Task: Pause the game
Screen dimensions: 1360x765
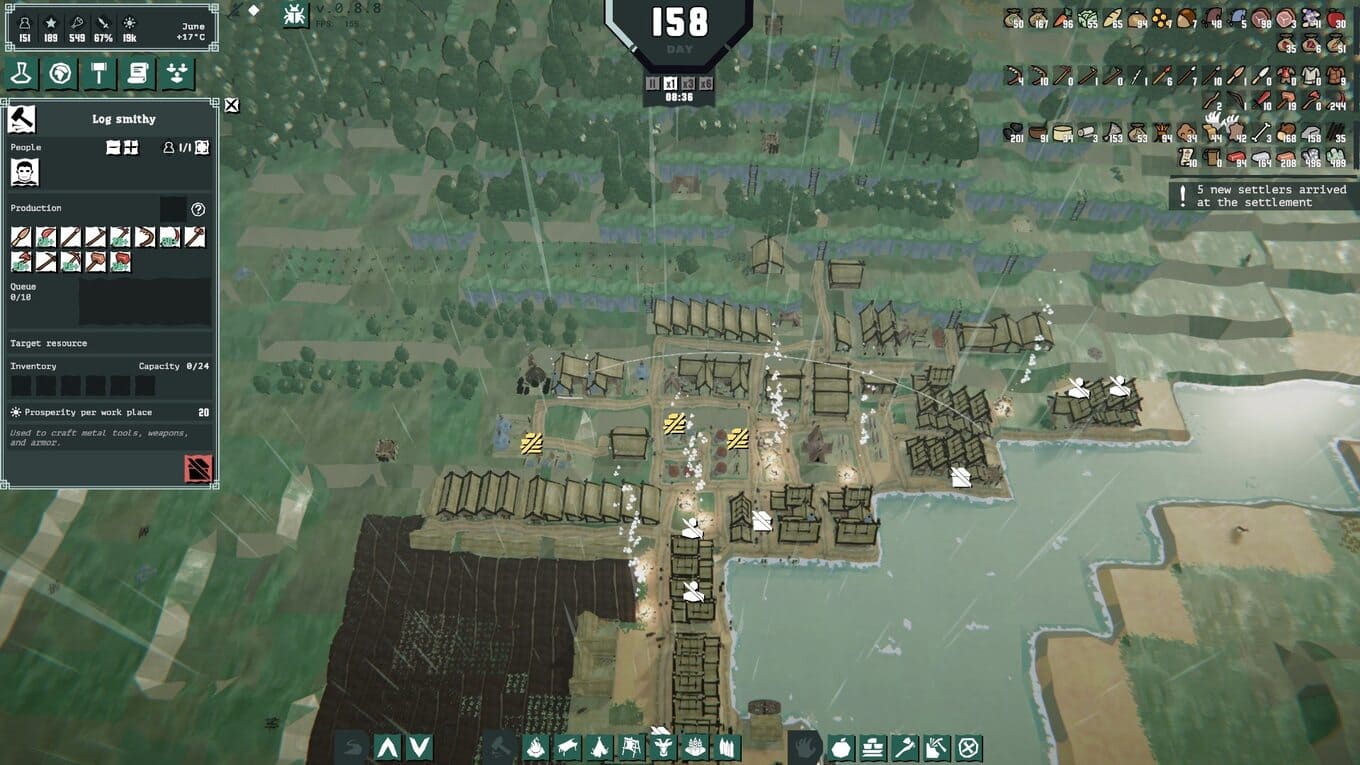Action: click(653, 84)
